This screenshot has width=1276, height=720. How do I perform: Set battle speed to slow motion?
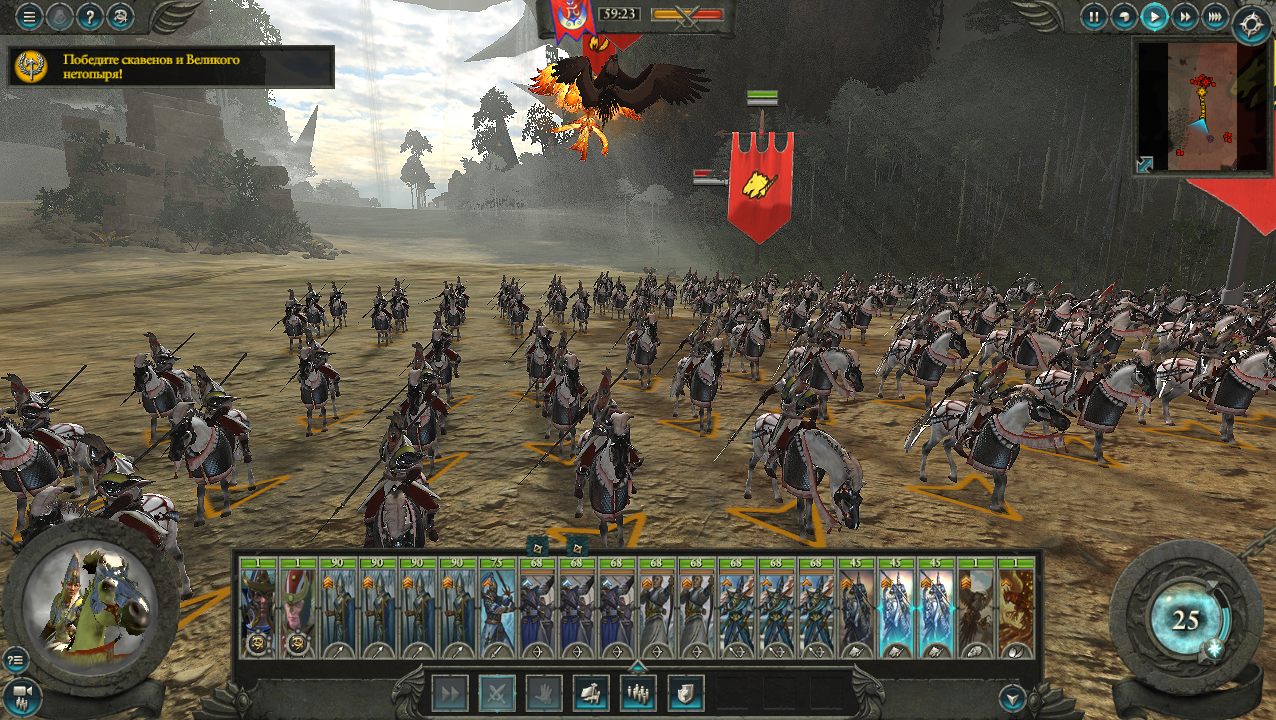coord(1125,16)
